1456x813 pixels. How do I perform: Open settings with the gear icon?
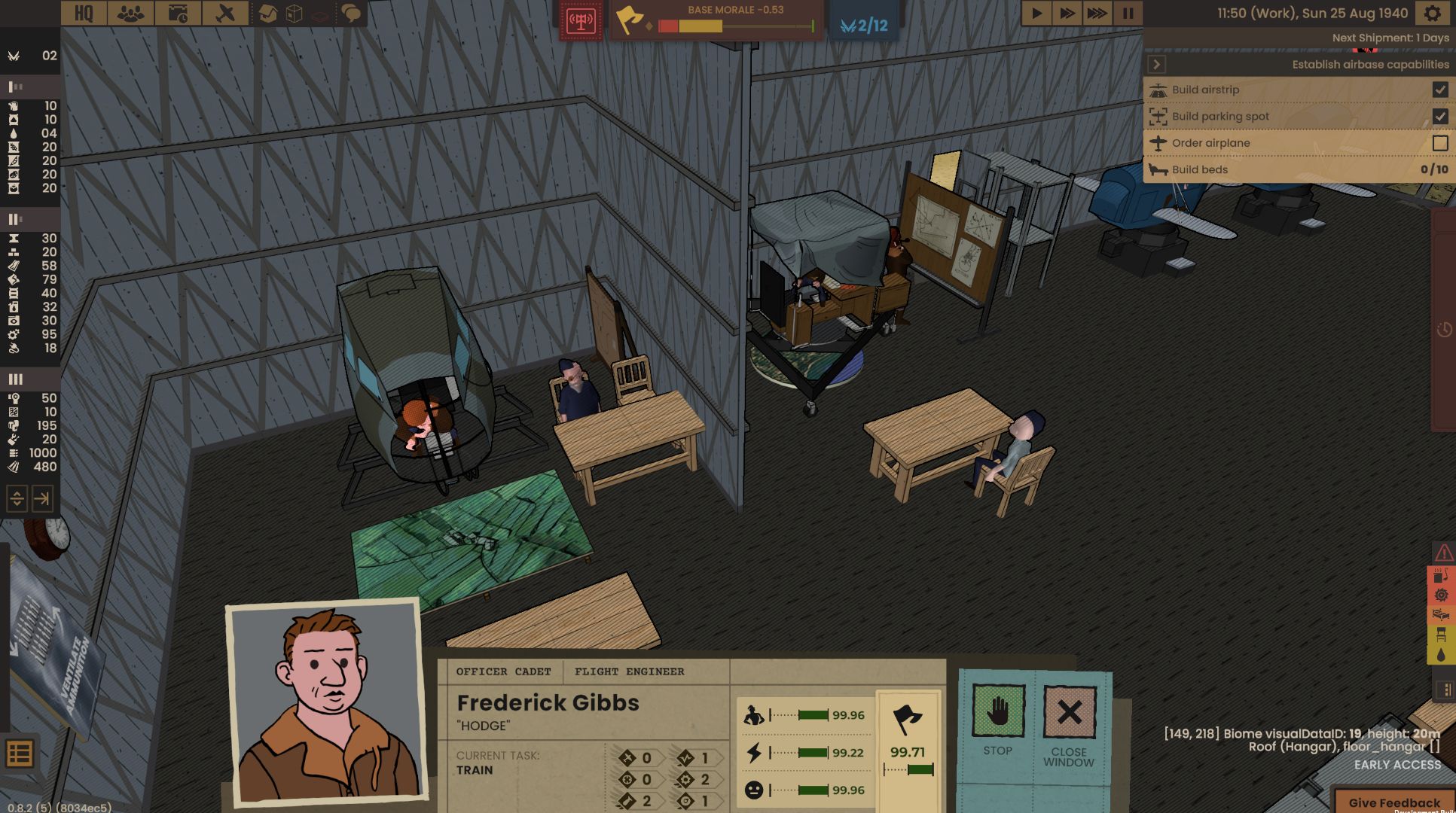click(1432, 13)
